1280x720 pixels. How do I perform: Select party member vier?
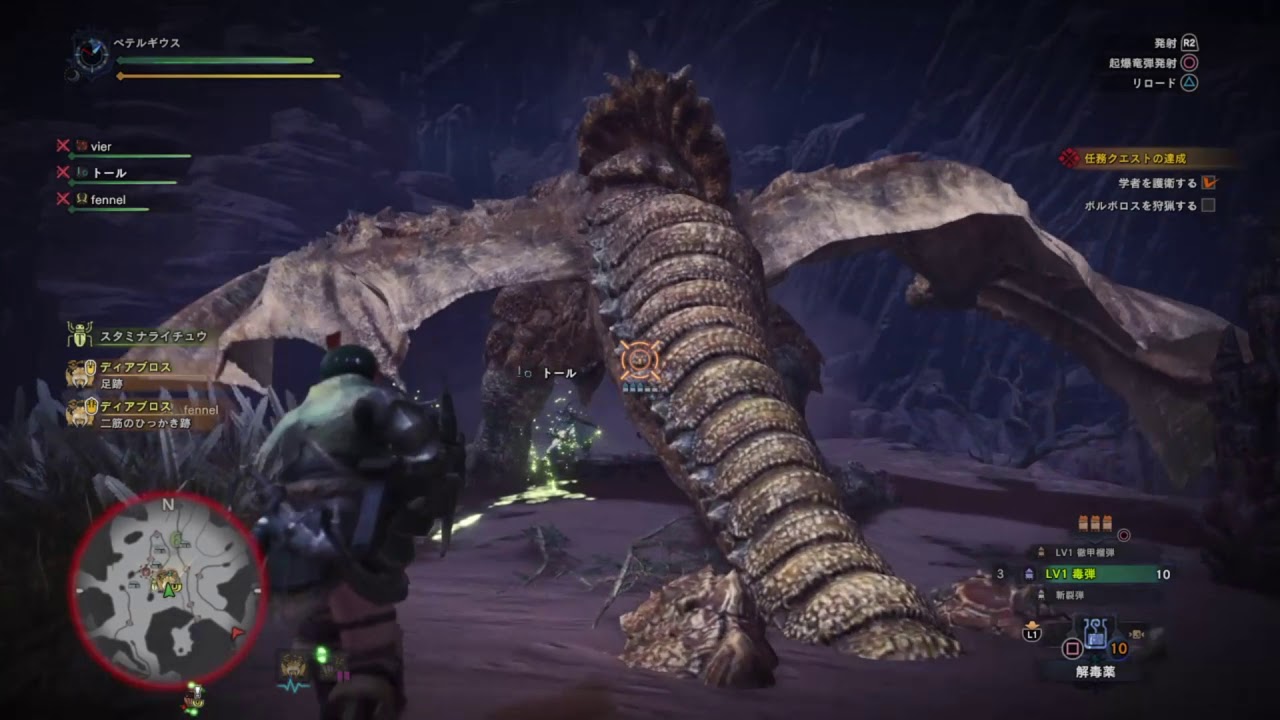point(100,147)
